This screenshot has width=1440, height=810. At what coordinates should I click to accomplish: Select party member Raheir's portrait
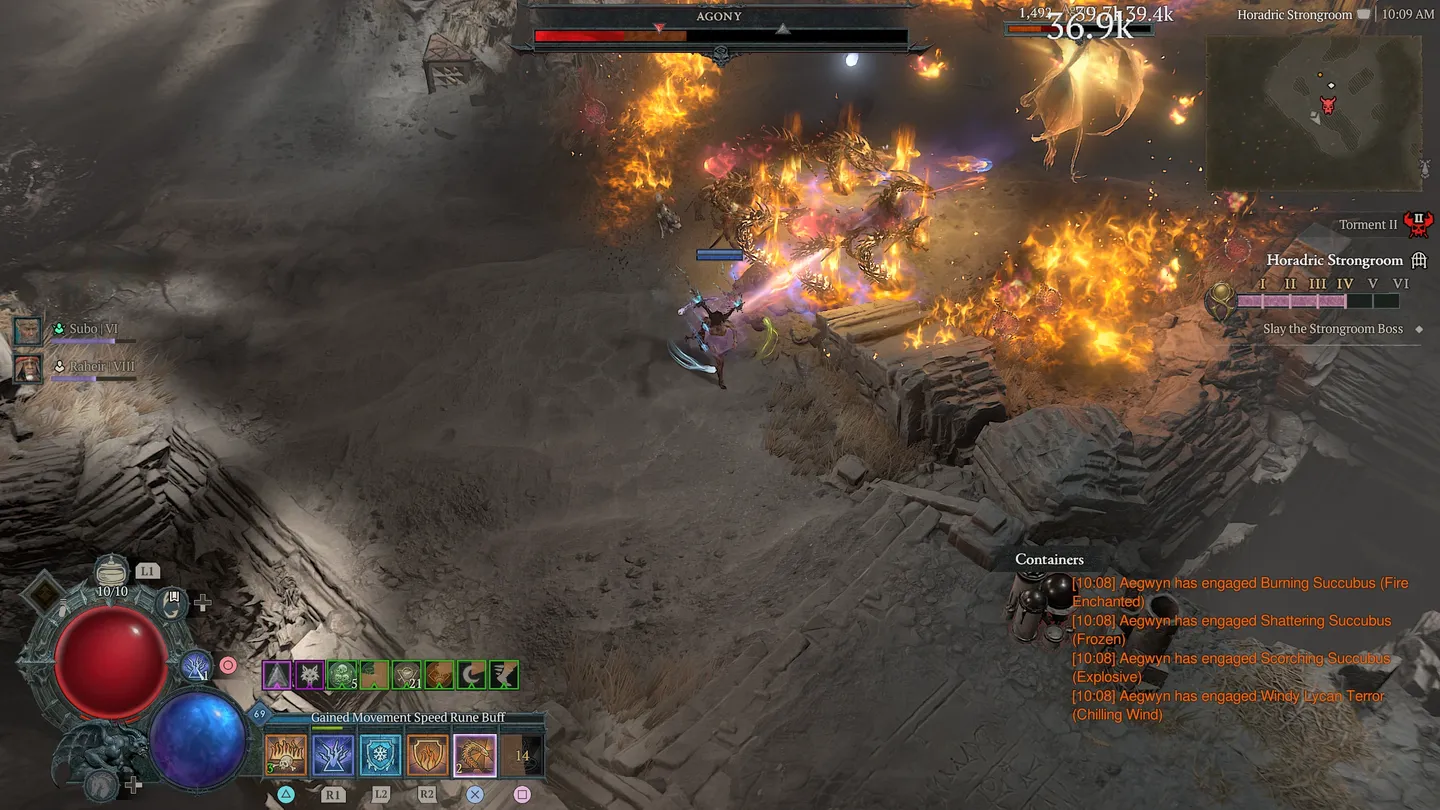(x=28, y=367)
